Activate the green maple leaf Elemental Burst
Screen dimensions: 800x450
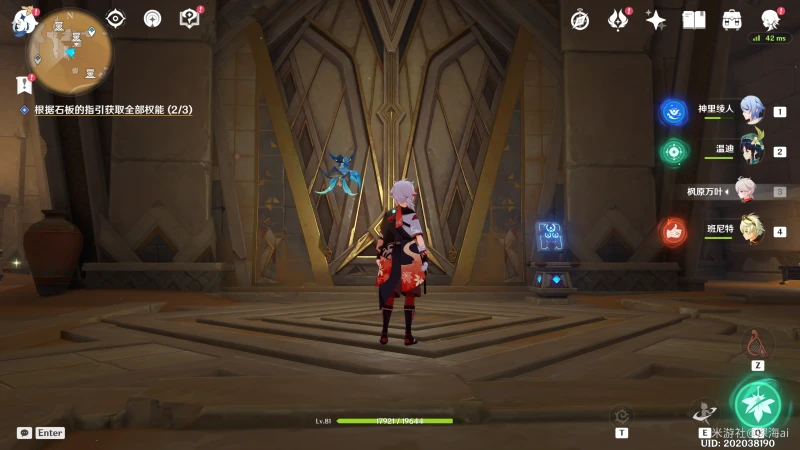click(x=758, y=404)
